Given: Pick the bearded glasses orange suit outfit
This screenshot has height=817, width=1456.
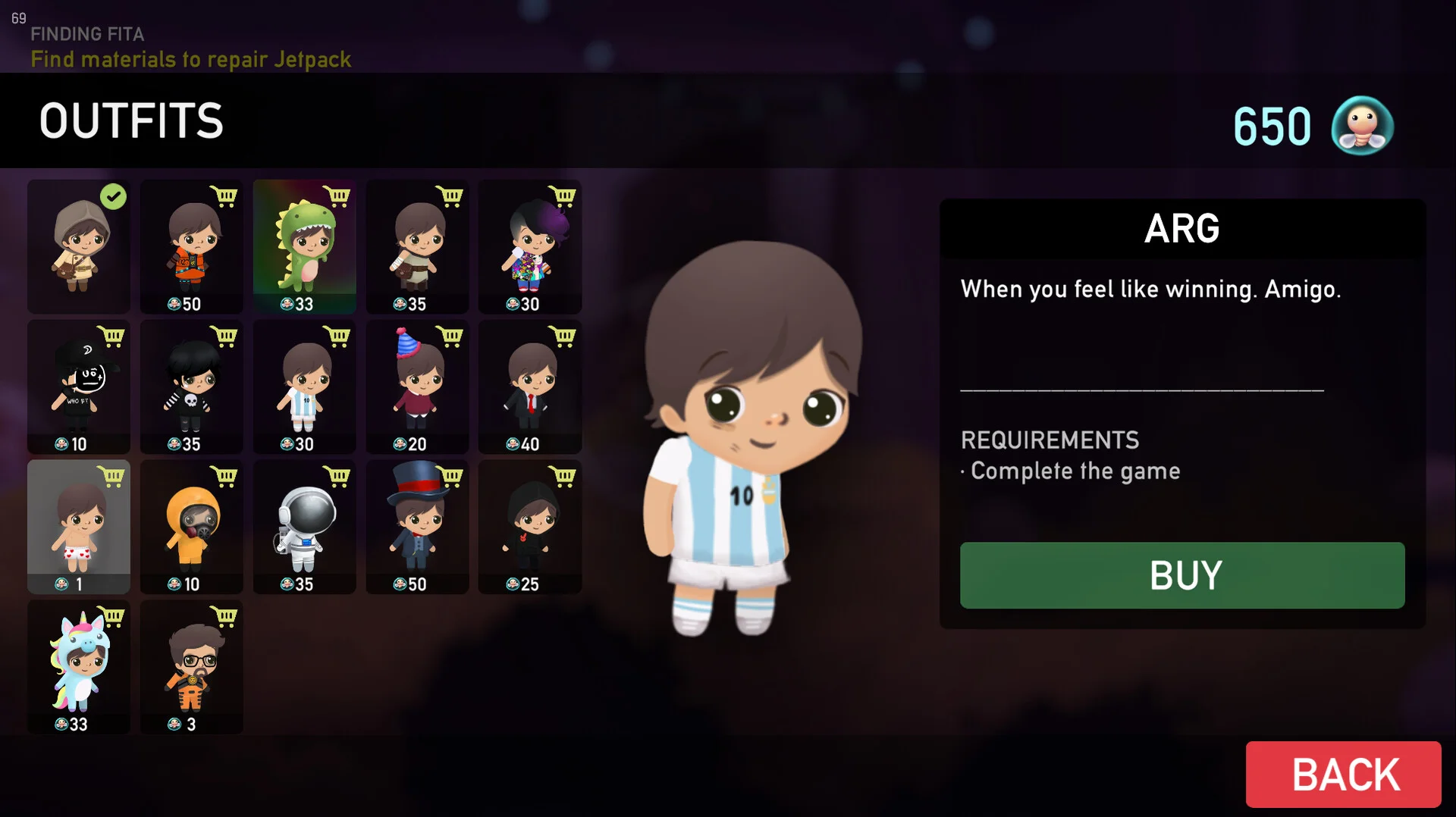Looking at the screenshot, I should 192,667.
